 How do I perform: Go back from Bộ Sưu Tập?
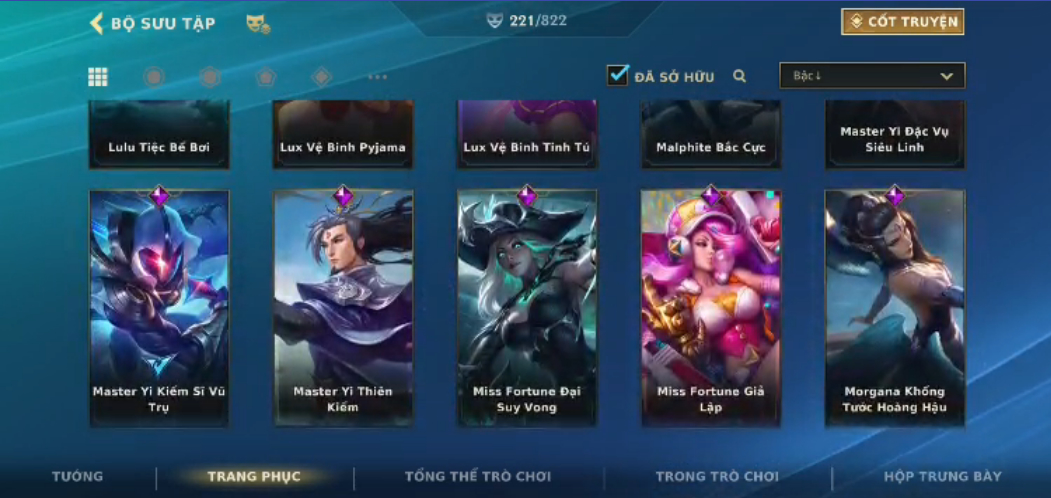pos(97,23)
